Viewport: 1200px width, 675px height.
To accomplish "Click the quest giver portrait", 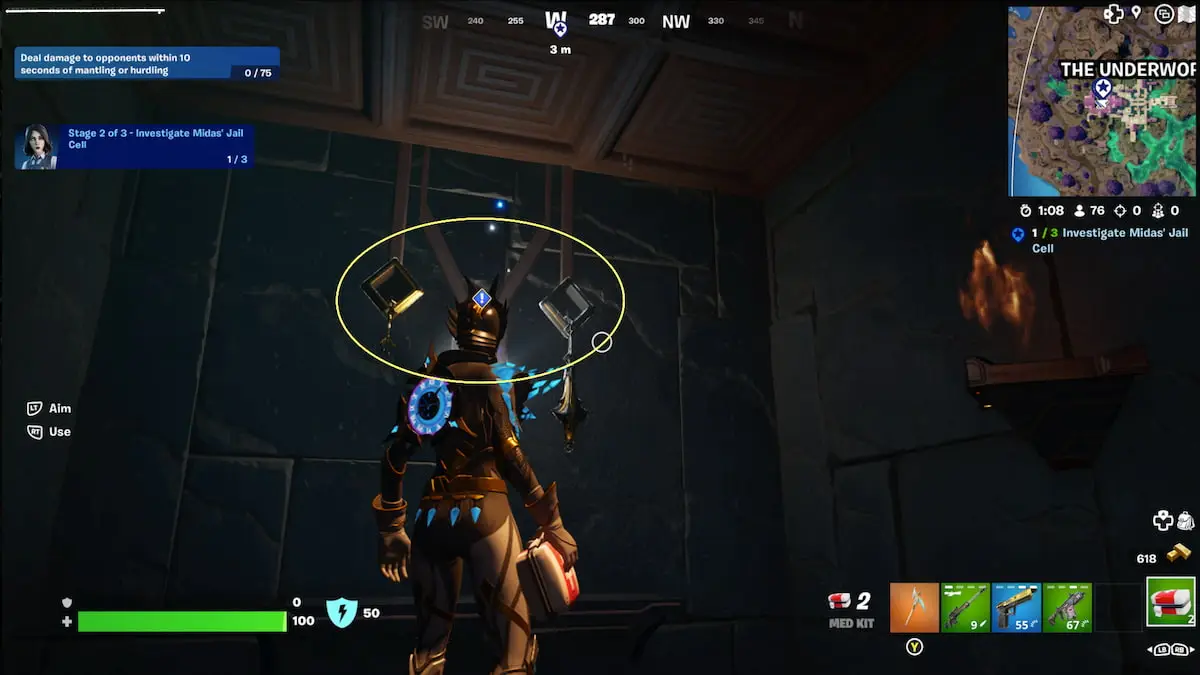I will click(x=37, y=146).
